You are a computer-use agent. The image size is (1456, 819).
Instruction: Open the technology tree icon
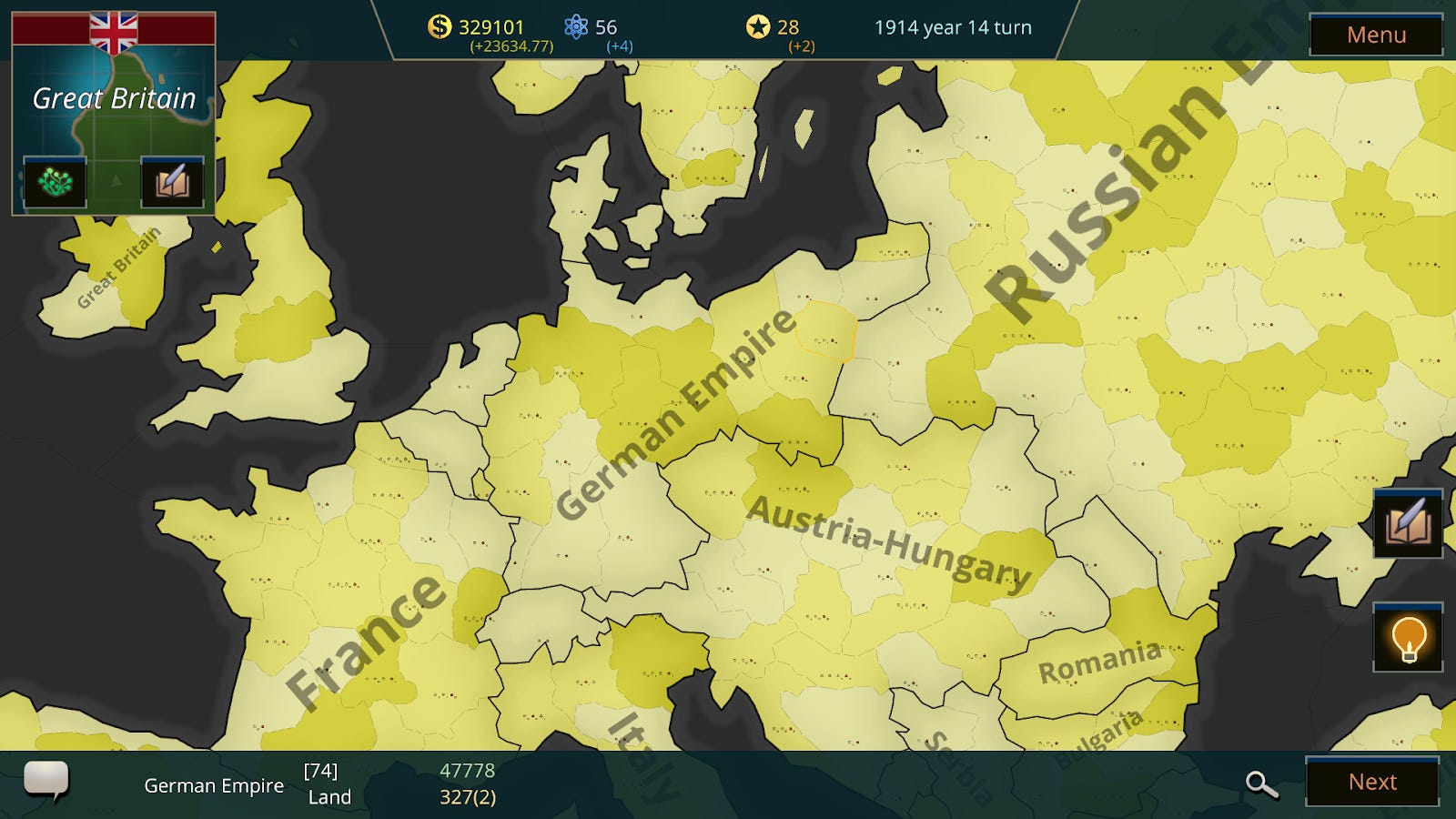55,183
